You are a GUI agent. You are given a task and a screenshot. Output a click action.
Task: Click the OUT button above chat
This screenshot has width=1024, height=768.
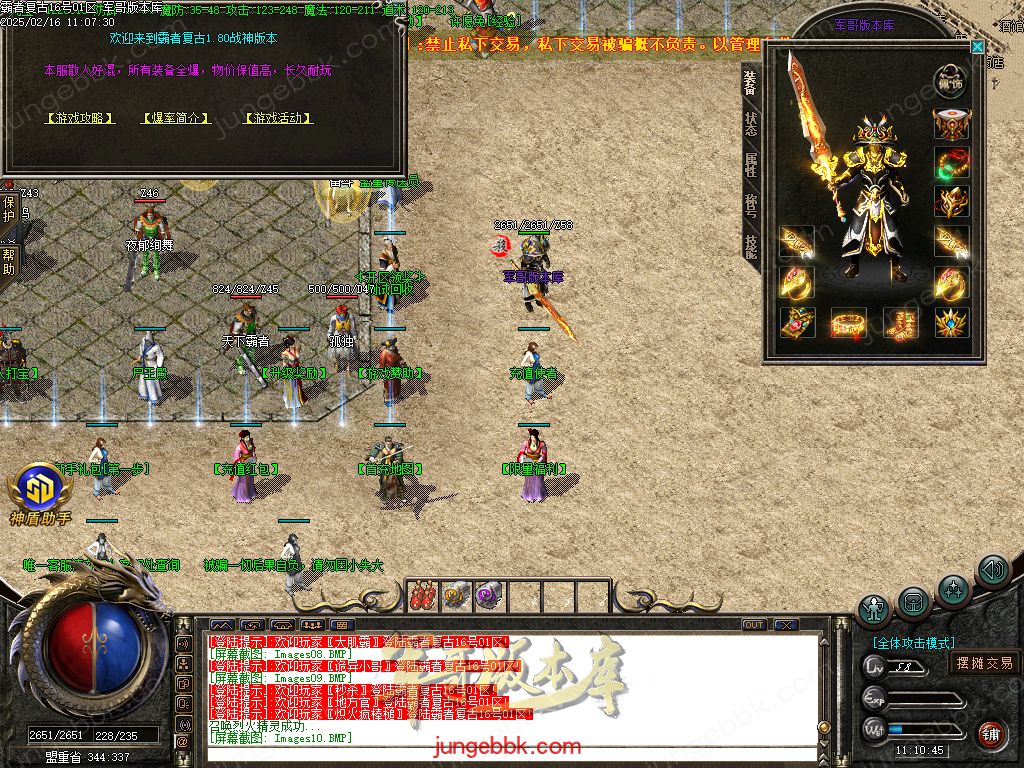pyautogui.click(x=754, y=625)
